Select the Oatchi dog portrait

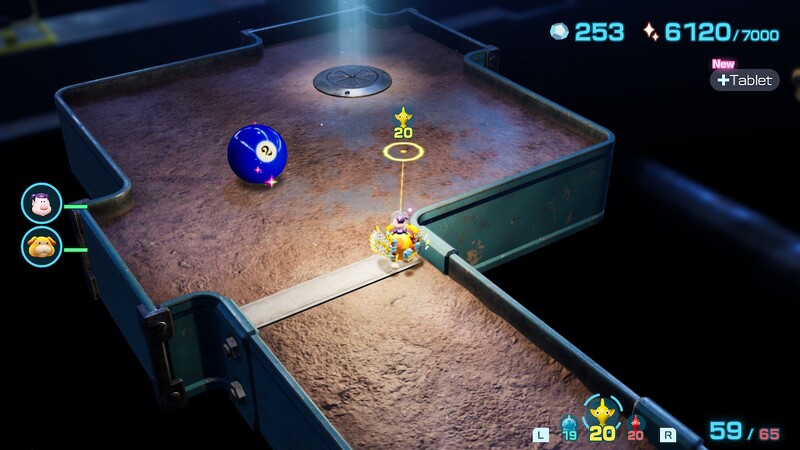[42, 247]
